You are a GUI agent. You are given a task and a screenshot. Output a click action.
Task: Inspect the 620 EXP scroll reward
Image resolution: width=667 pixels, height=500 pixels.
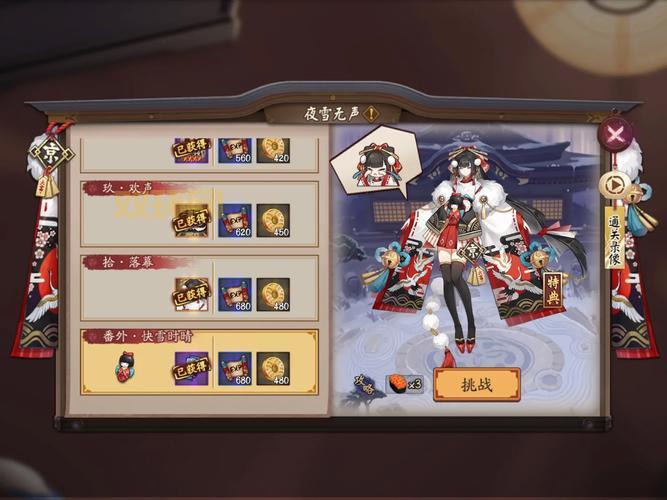click(x=235, y=220)
